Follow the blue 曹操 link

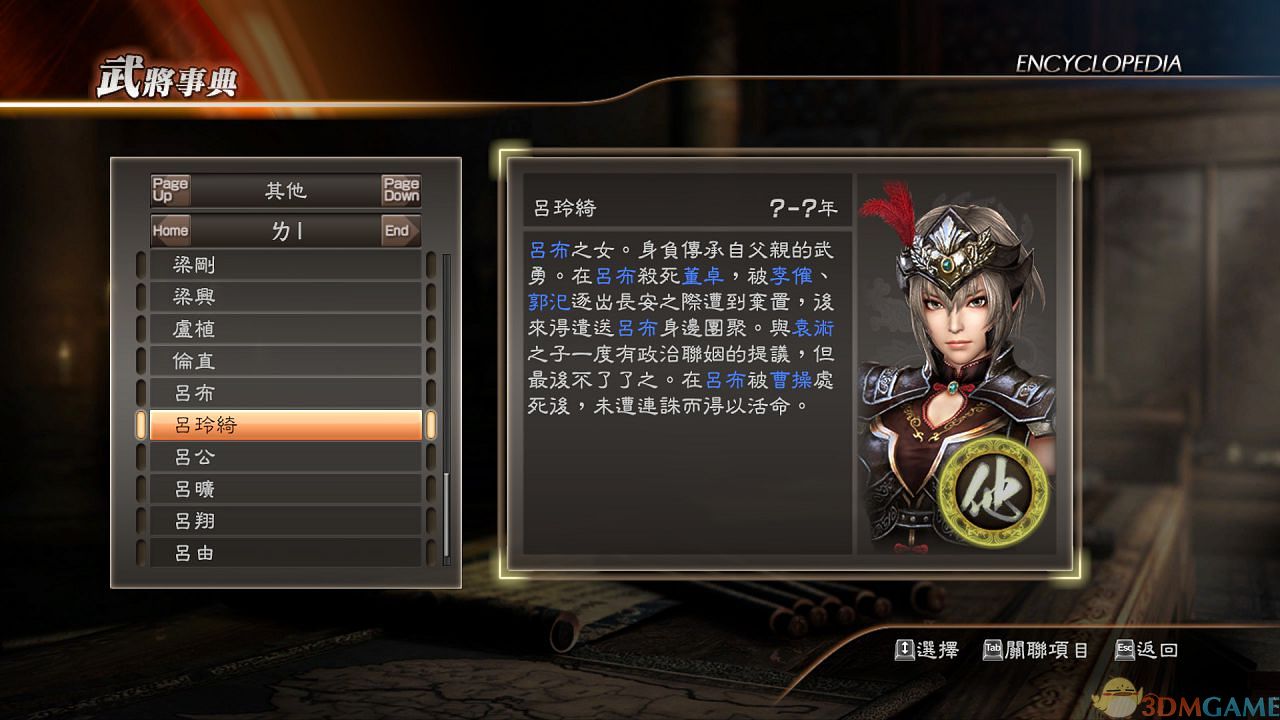[791, 379]
